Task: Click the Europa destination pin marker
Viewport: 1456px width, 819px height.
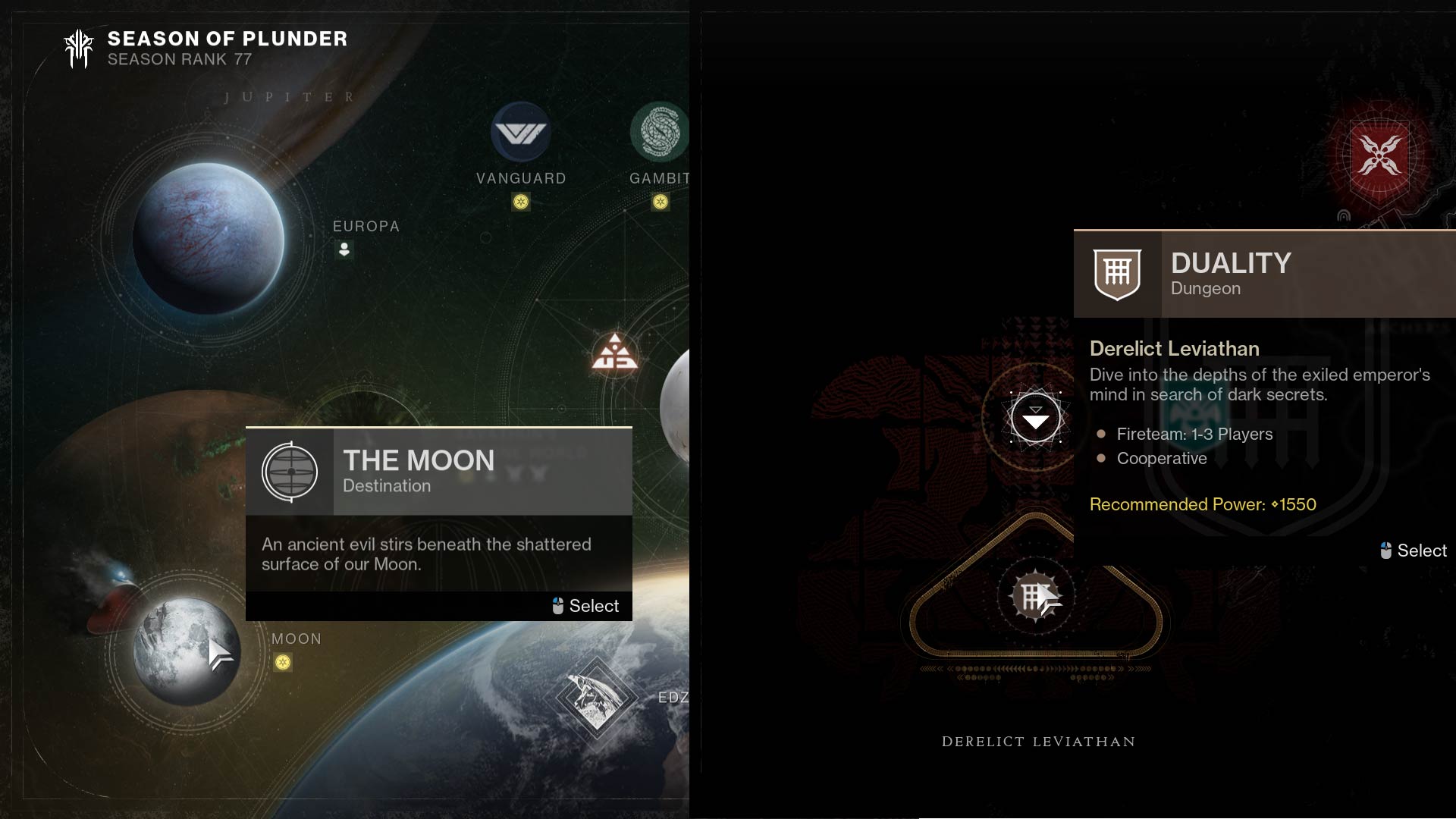Action: (344, 249)
